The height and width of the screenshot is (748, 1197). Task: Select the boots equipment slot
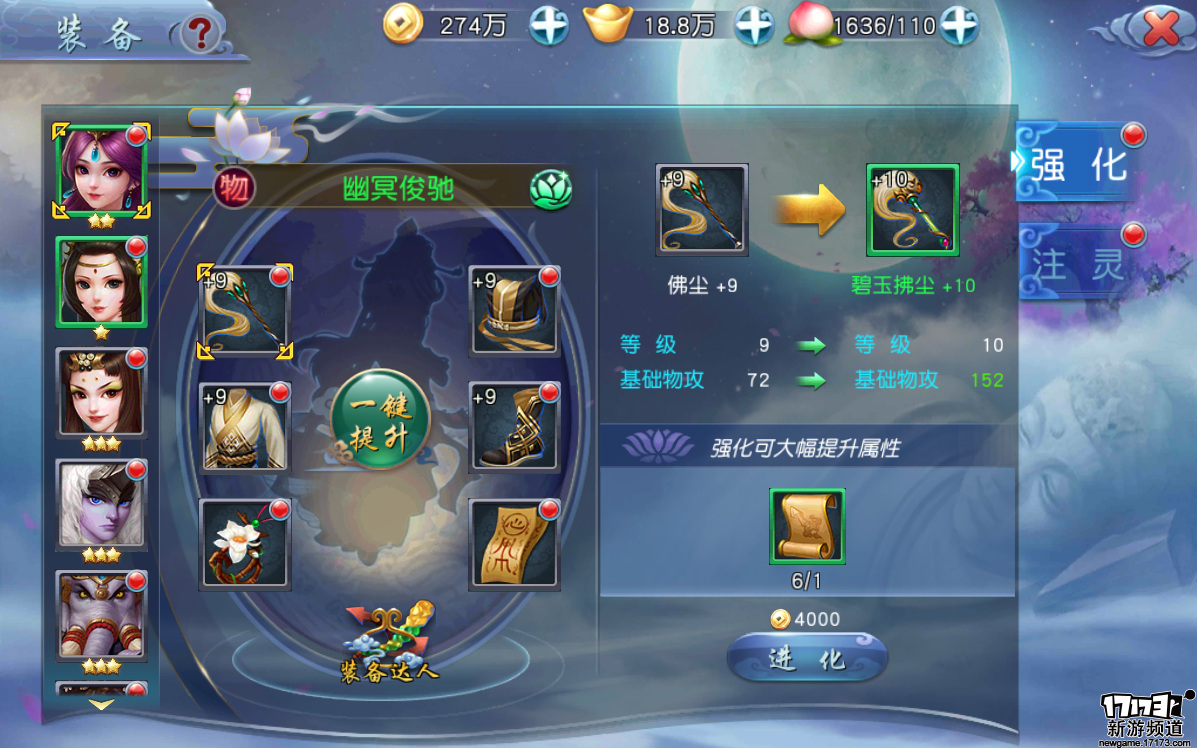point(514,426)
